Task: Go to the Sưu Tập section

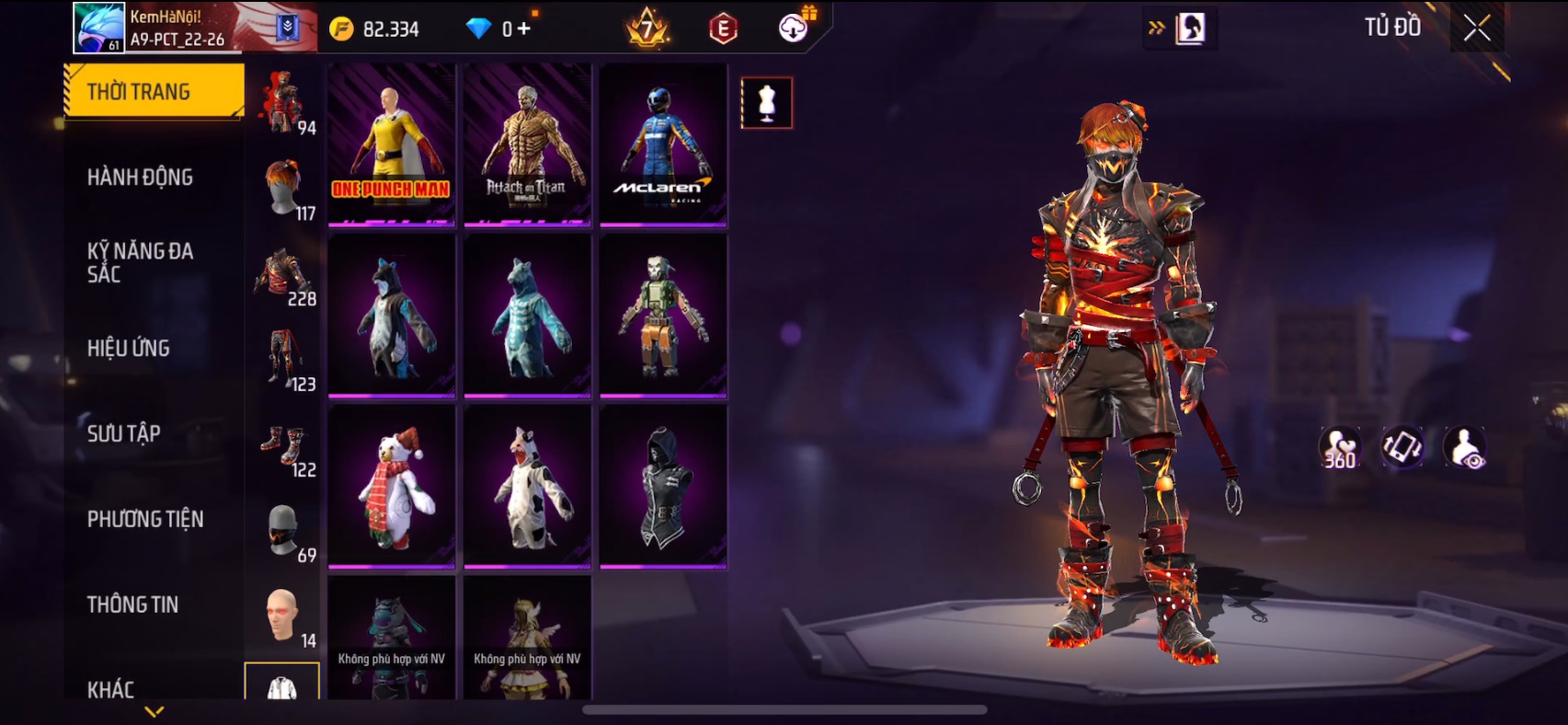Action: pos(124,433)
